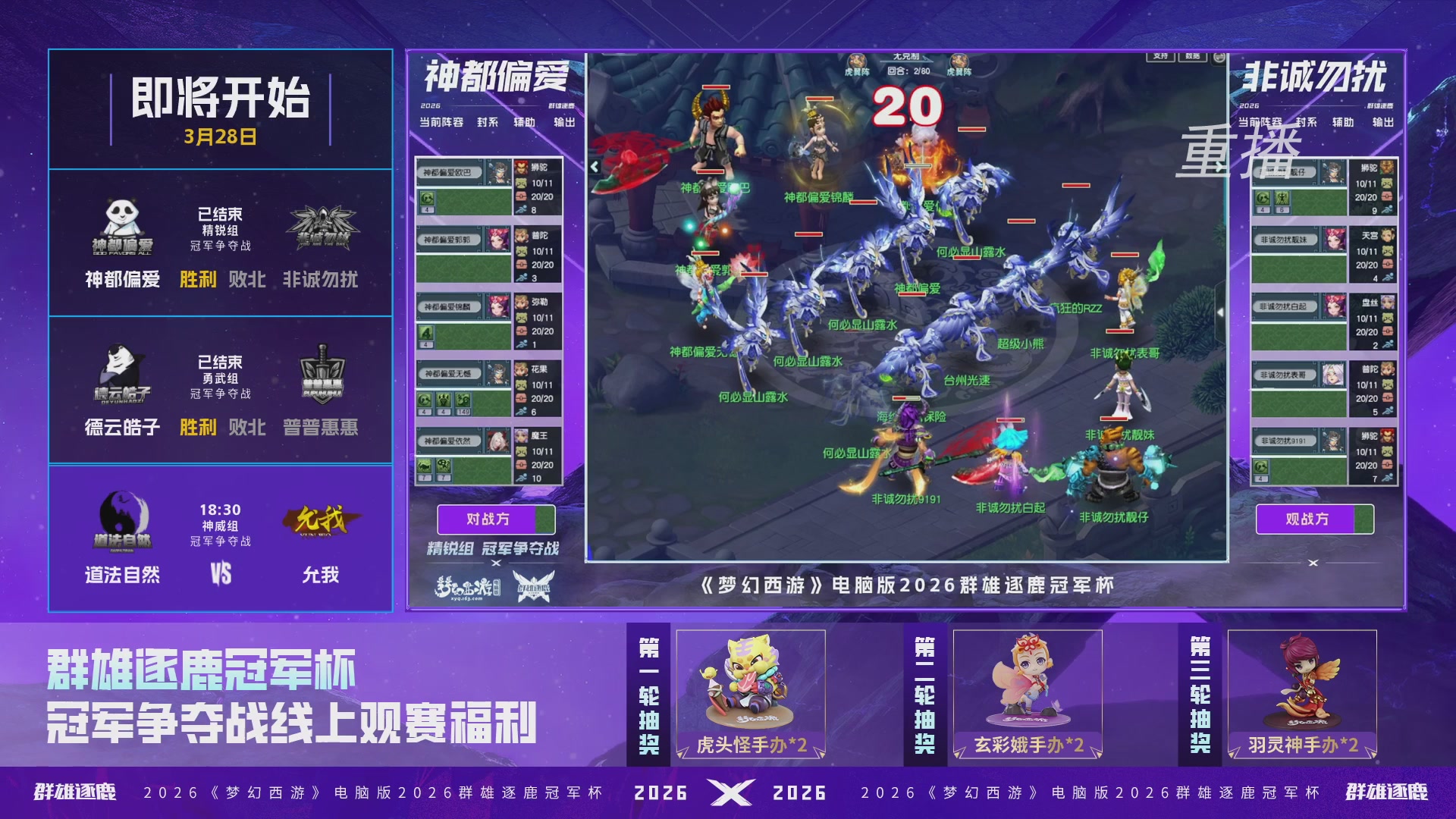Screen dimensions: 1456x819
Task: Toggle the 对战方 view switch
Action: point(494,519)
